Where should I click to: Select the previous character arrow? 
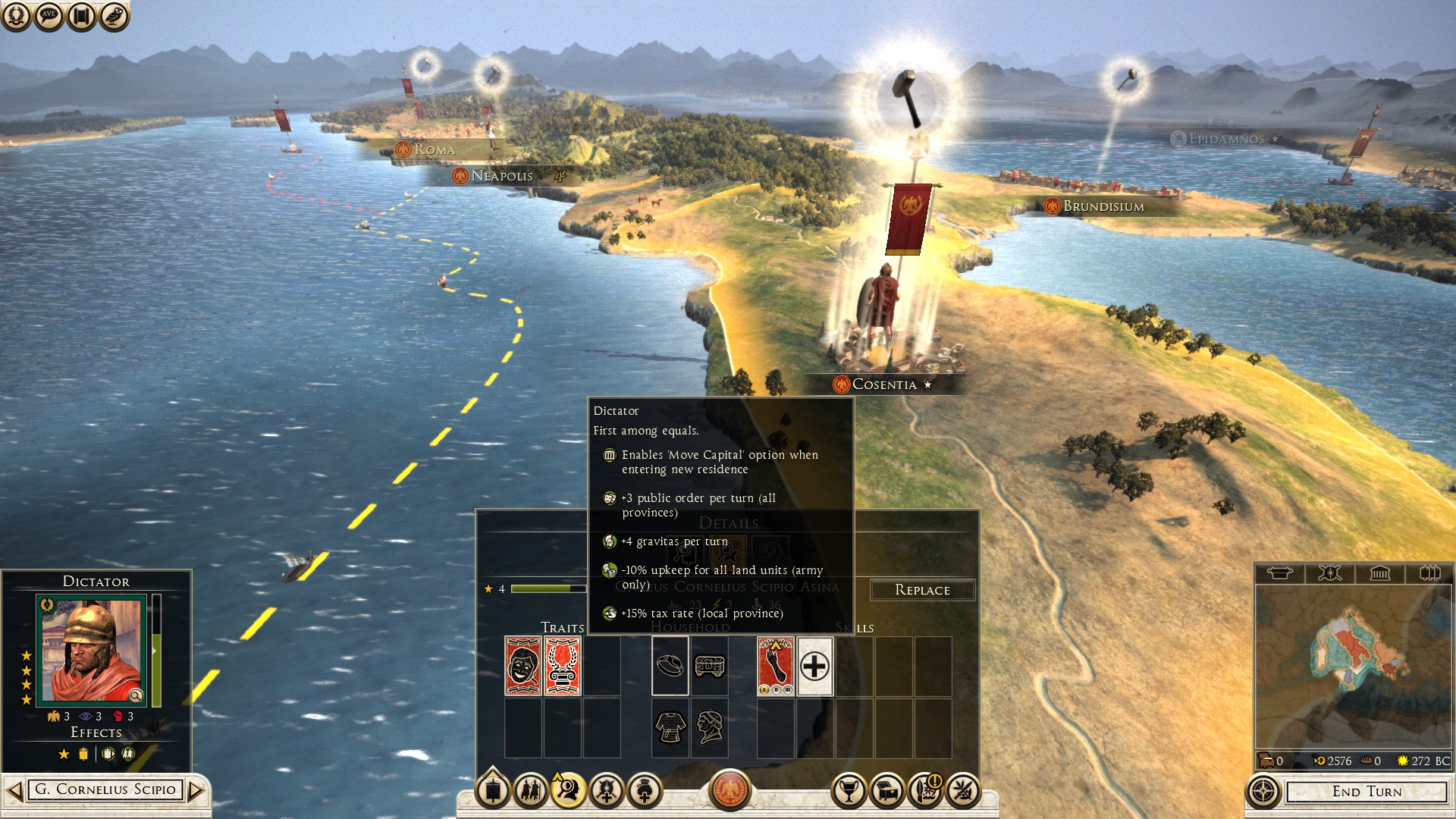tap(14, 791)
